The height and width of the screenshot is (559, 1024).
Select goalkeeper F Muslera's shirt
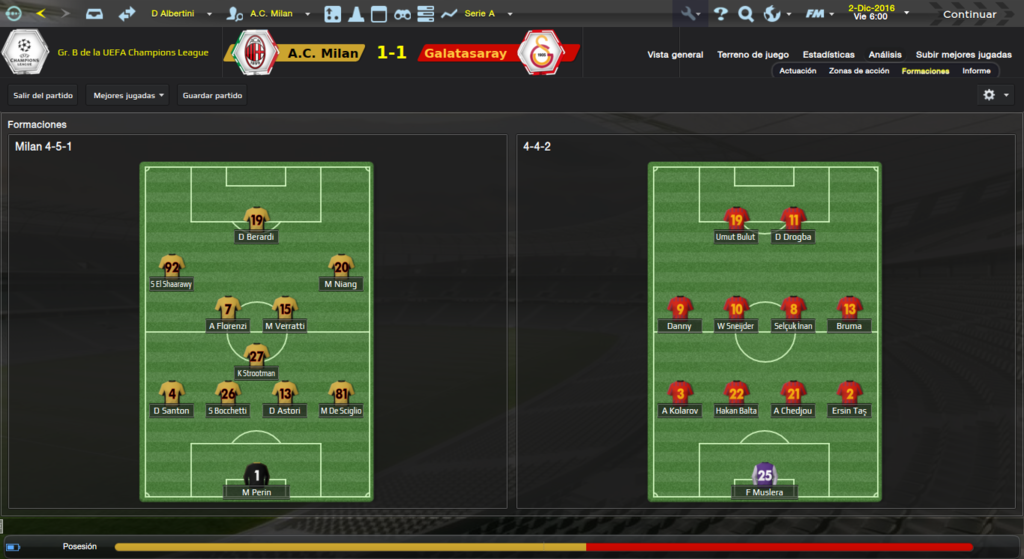[x=765, y=473]
